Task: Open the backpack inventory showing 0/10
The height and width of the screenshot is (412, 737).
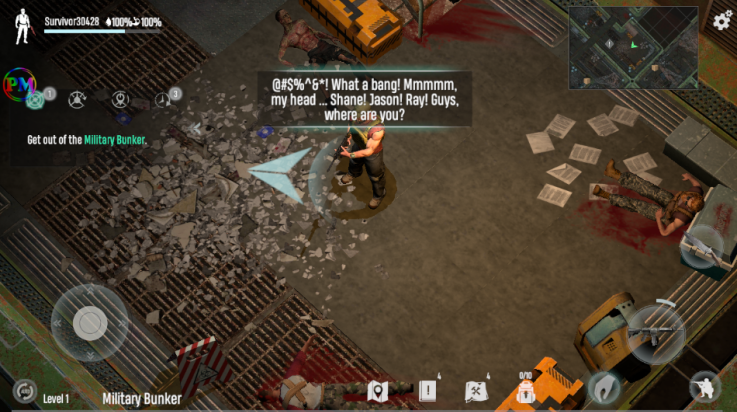Action: click(x=525, y=391)
